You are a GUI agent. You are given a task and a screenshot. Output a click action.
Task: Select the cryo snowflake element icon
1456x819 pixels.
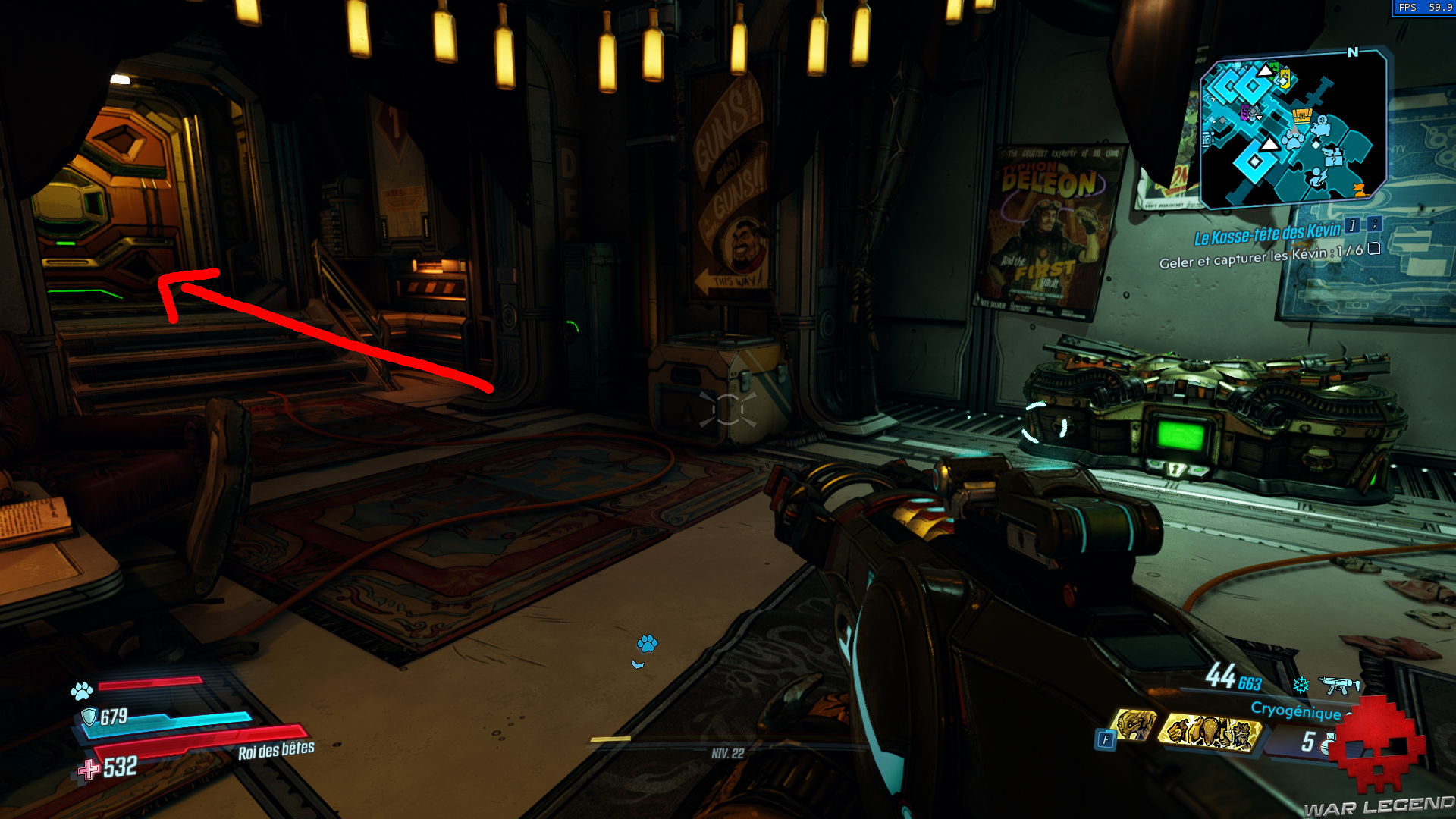click(1300, 686)
